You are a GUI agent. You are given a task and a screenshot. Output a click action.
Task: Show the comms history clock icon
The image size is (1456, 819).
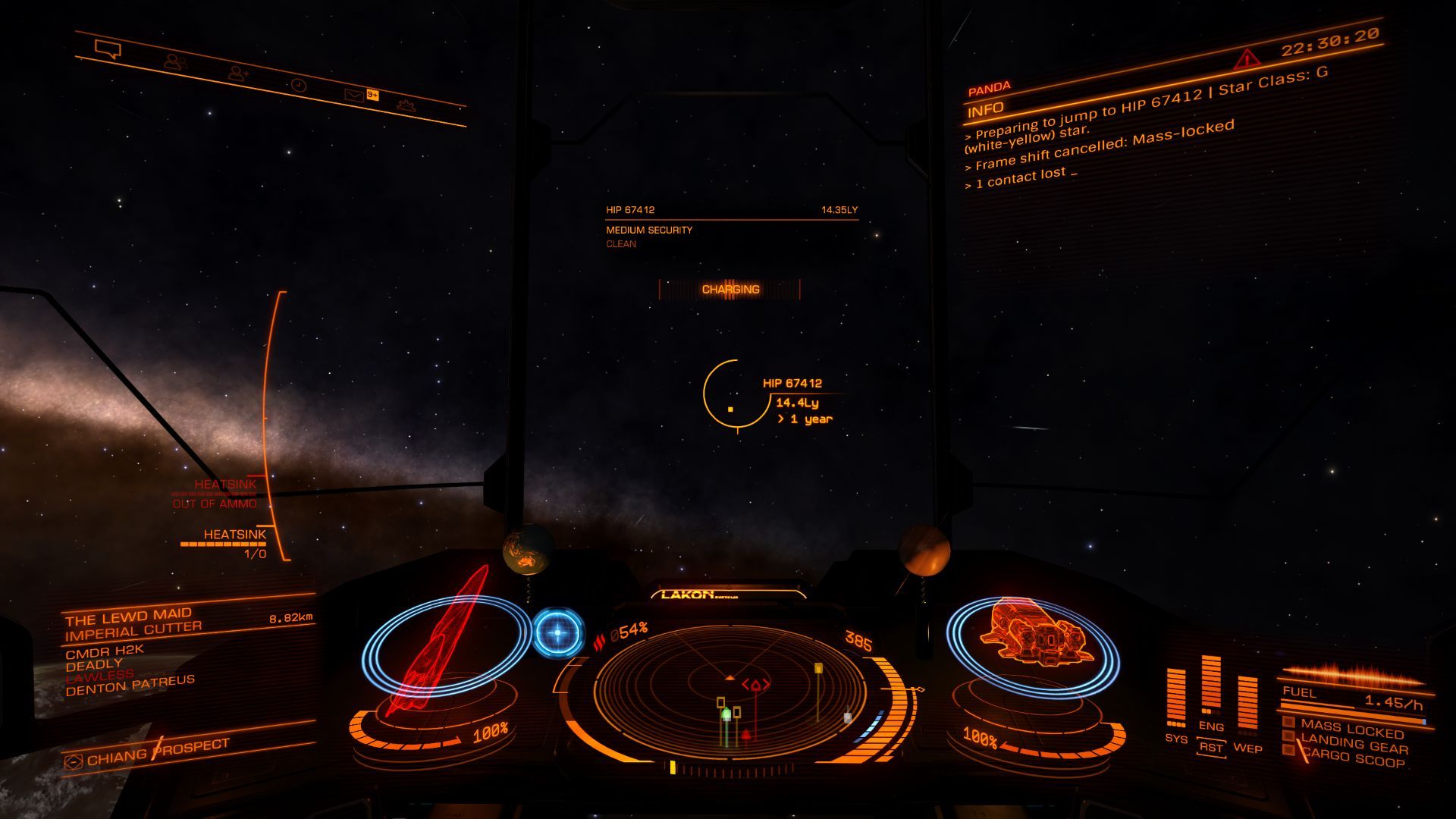pyautogui.click(x=299, y=85)
